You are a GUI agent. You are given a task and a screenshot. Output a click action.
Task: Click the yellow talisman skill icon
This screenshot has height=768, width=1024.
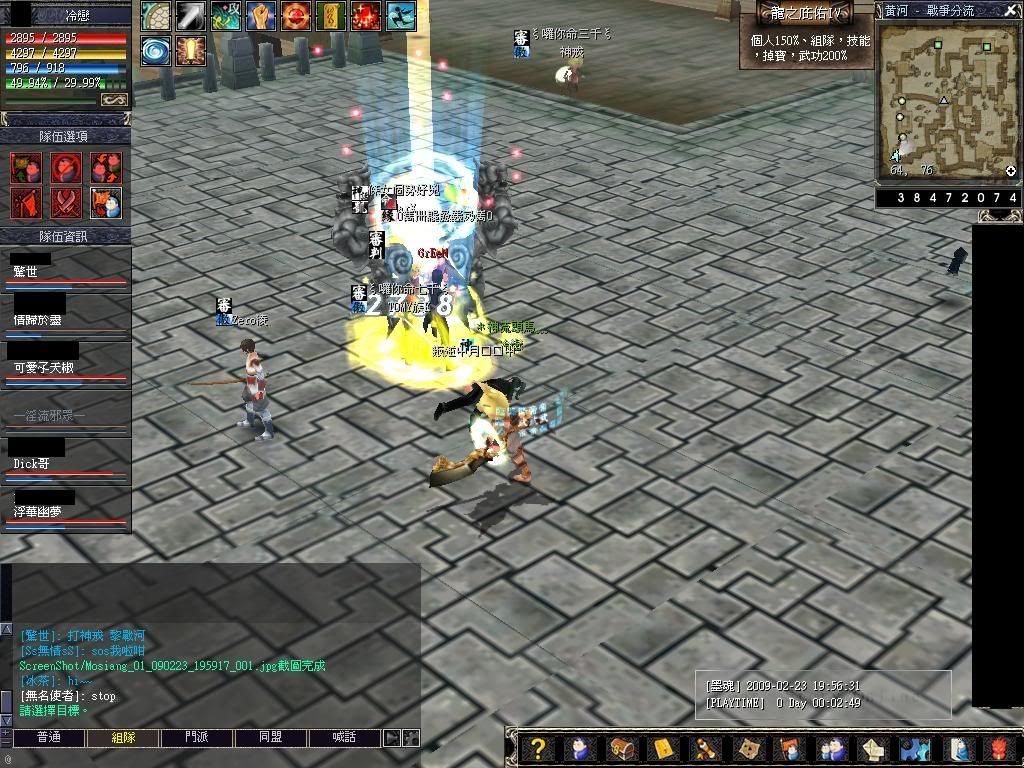point(330,16)
